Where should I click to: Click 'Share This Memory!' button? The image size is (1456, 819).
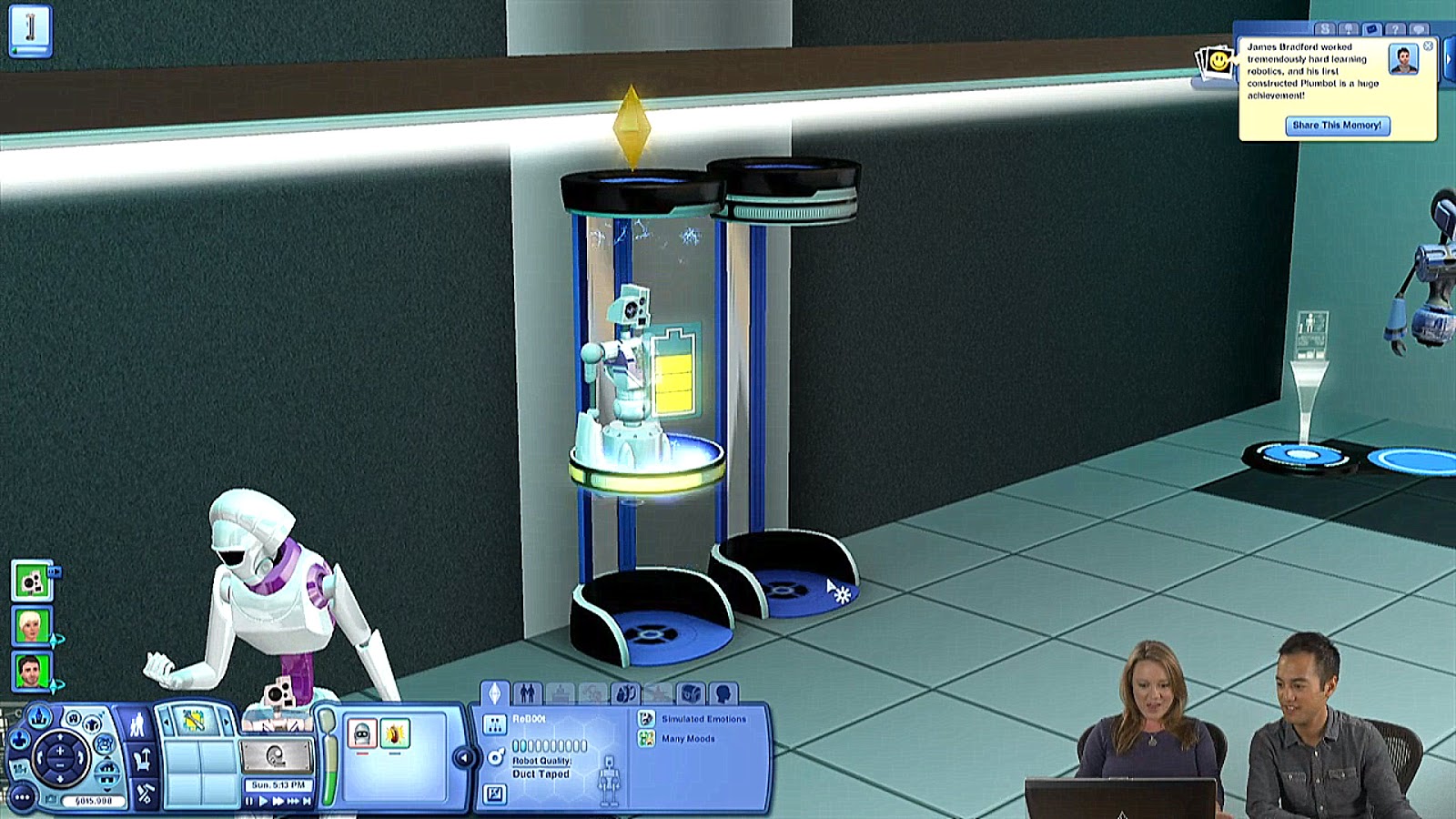click(x=1339, y=126)
